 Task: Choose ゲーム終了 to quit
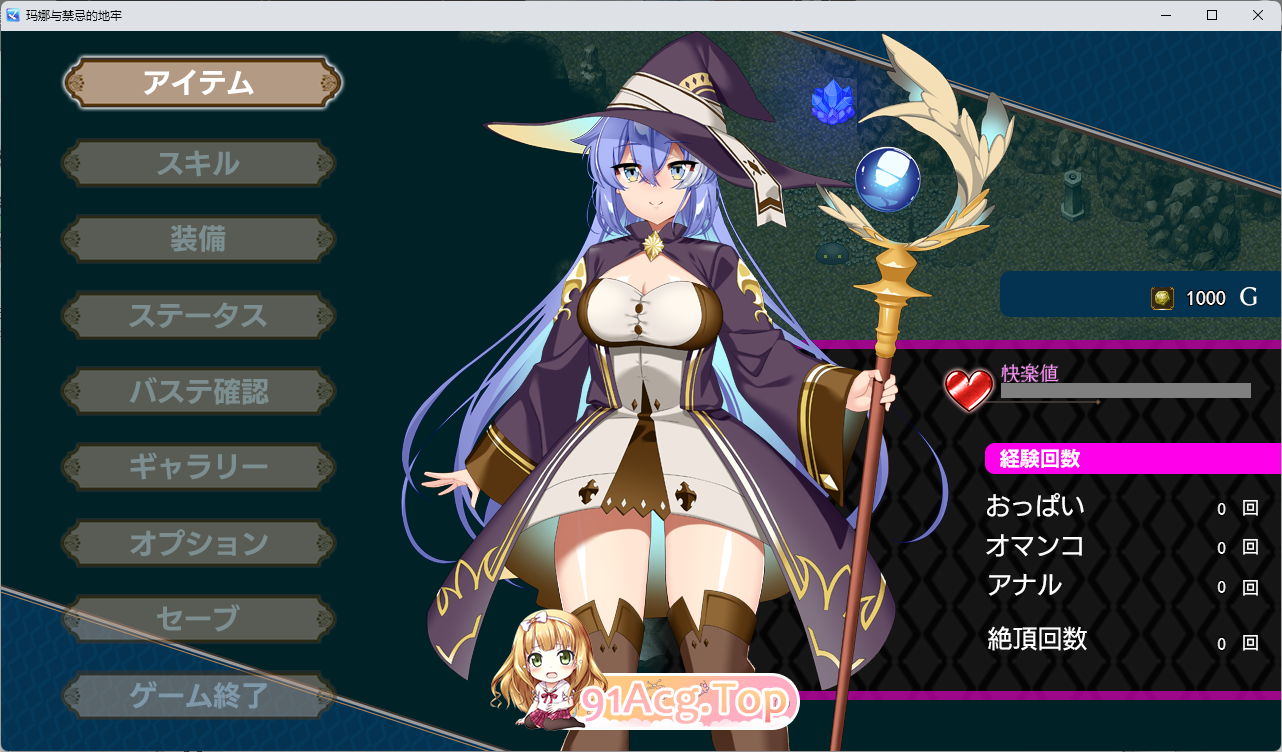[x=198, y=694]
